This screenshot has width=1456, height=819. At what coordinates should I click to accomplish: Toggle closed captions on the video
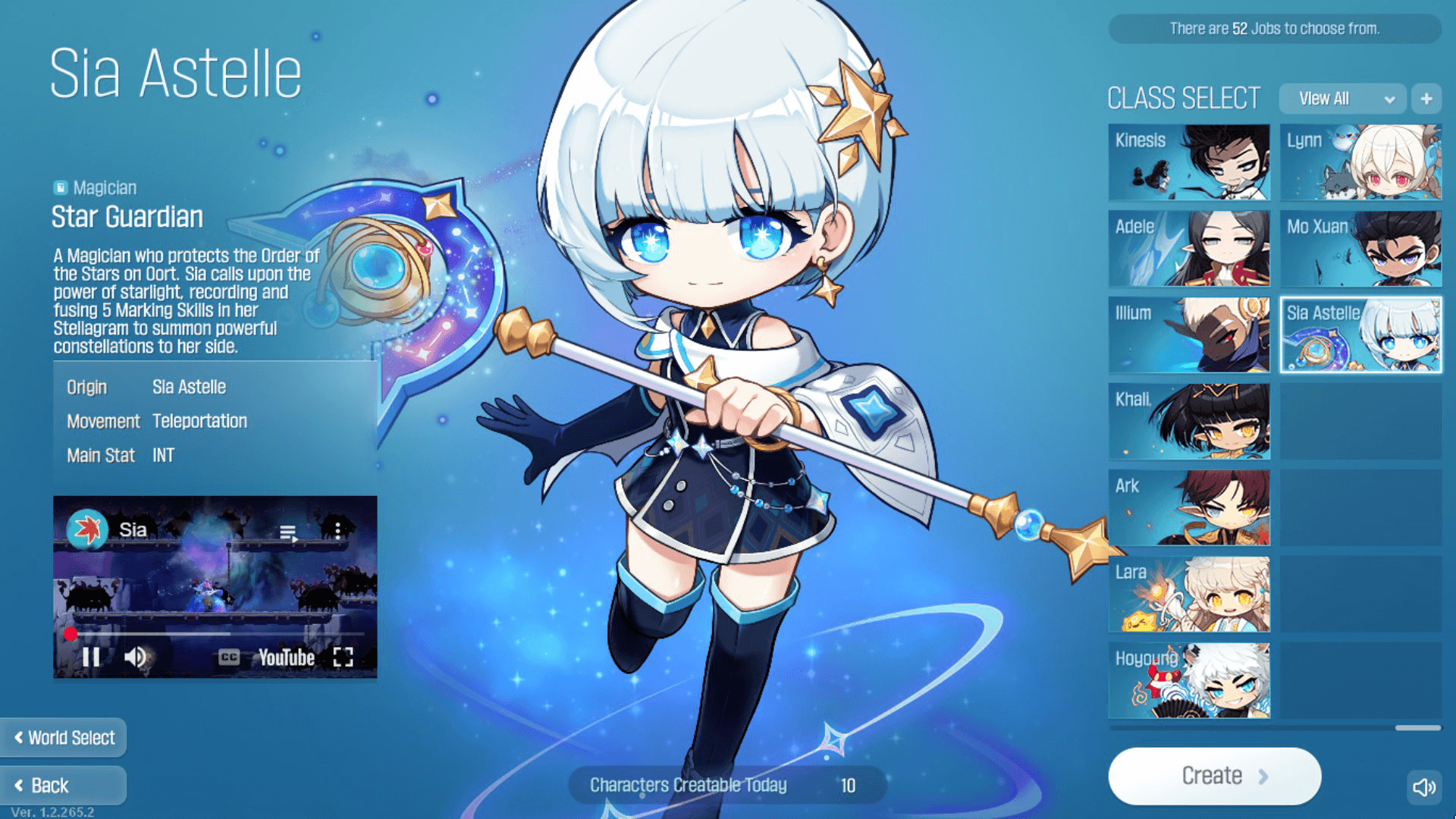[228, 657]
